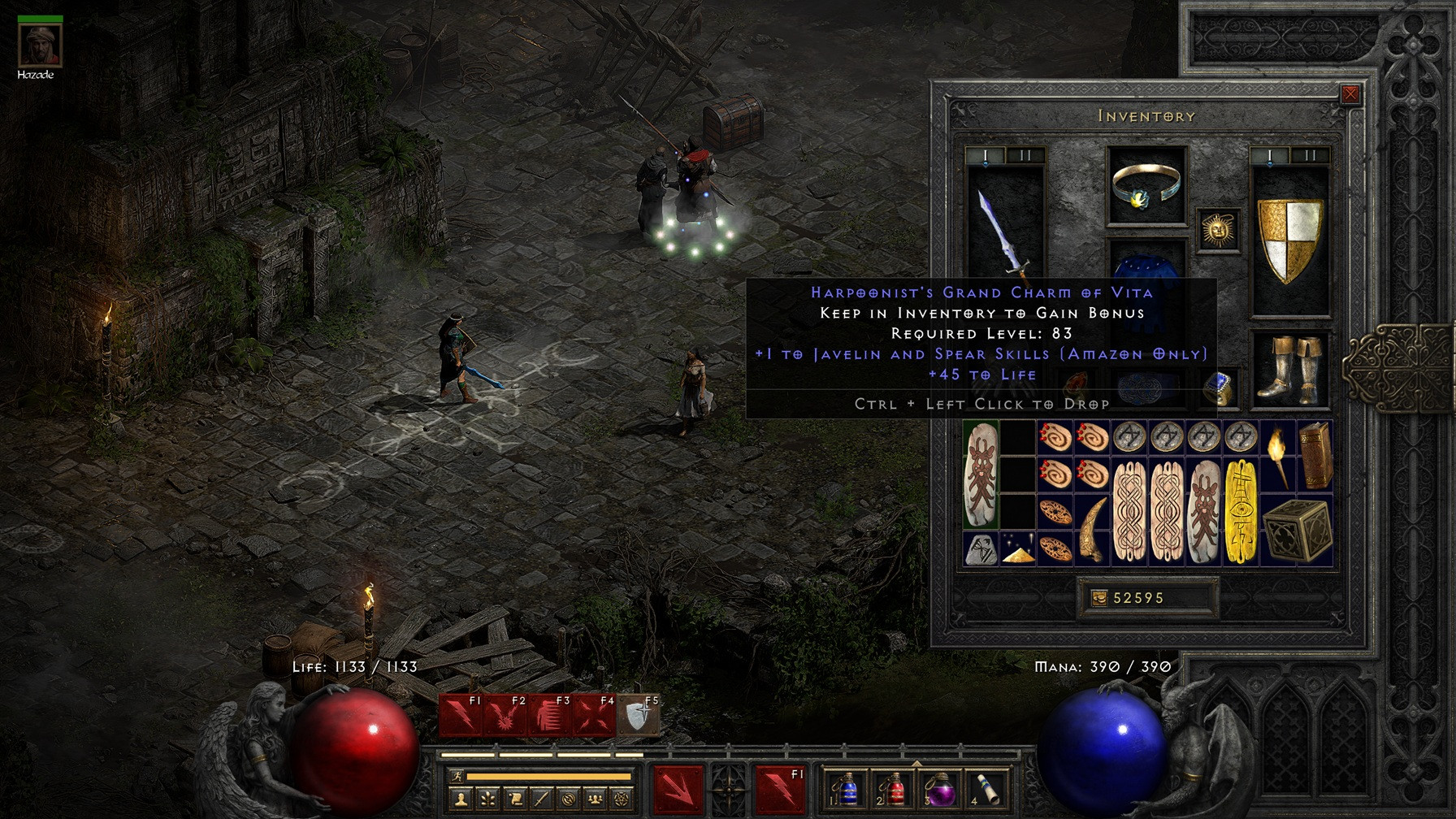Use the red healing potion in belt
Screen dimensions: 1456x819
pos(894,789)
